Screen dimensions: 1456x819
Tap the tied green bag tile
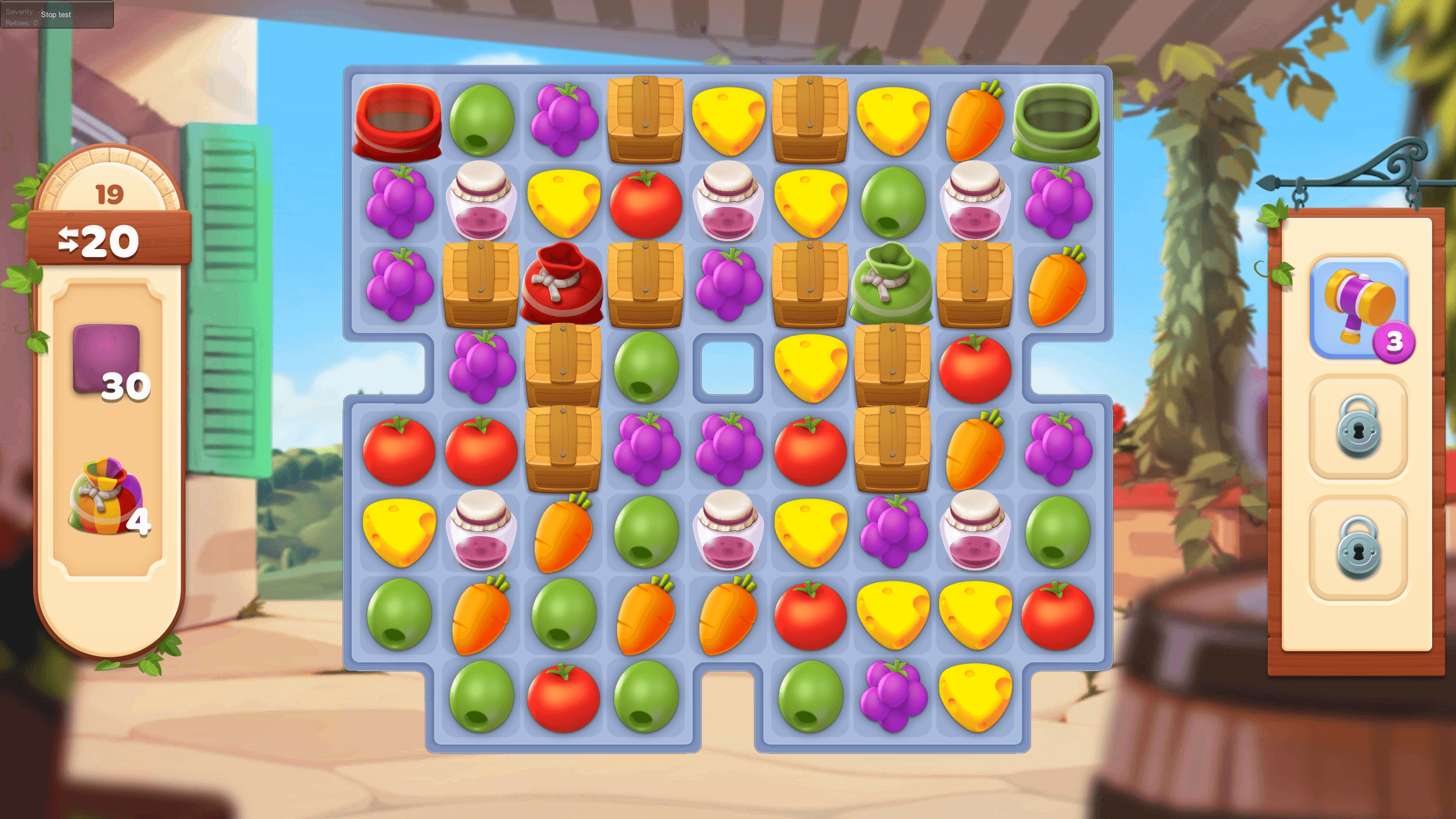click(x=891, y=284)
